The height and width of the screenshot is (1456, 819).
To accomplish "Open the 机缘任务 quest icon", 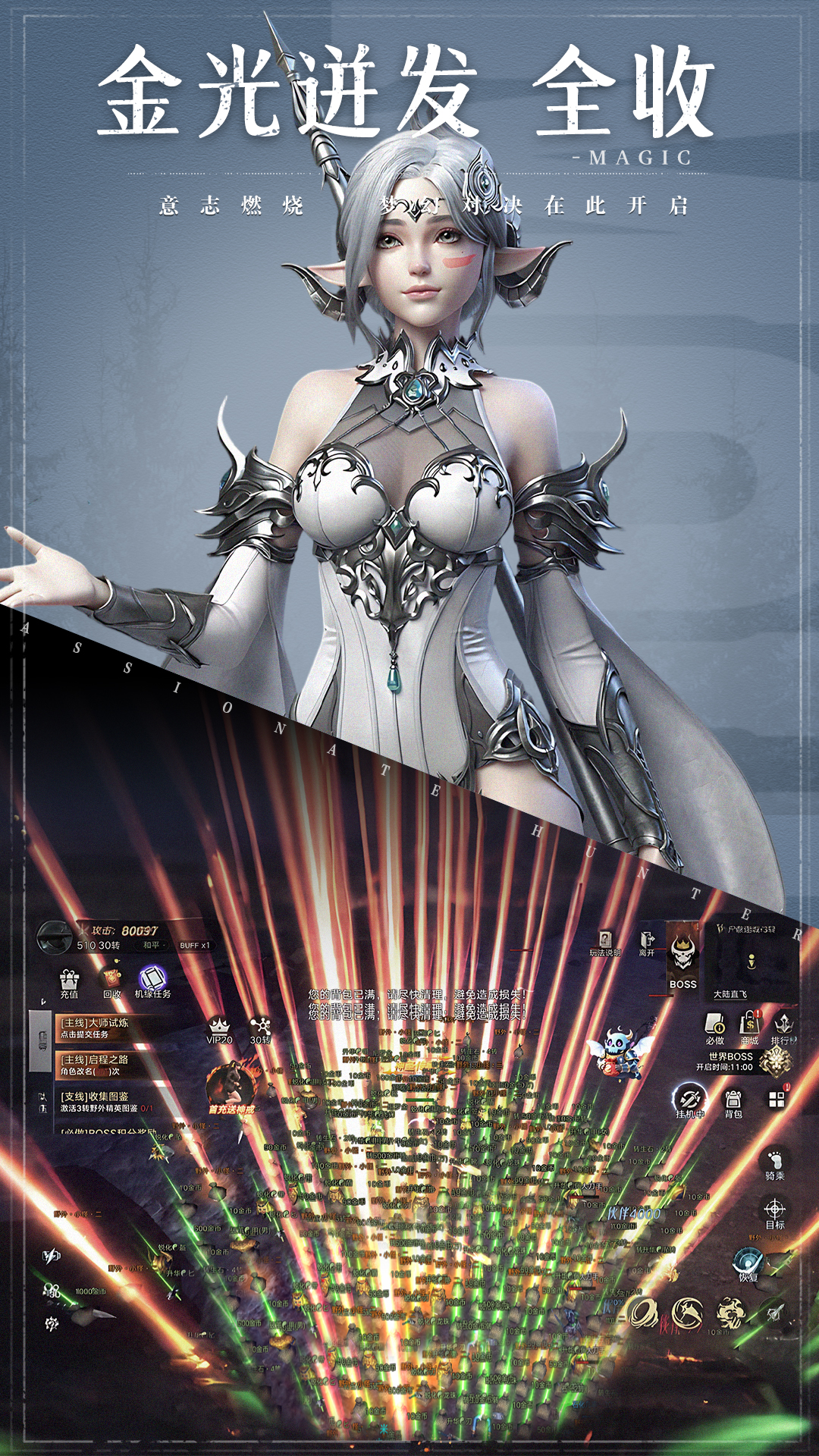I will coord(152,981).
